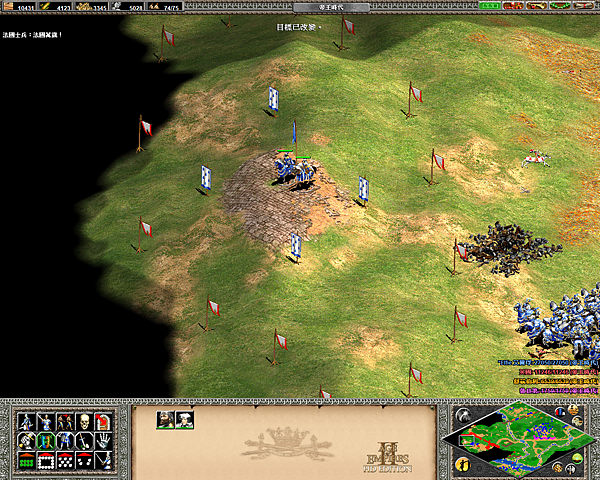Image resolution: width=600 pixels, height=480 pixels.
Task: Select the aggressive stance icon at top-left of command grid
Action: (x=25, y=421)
